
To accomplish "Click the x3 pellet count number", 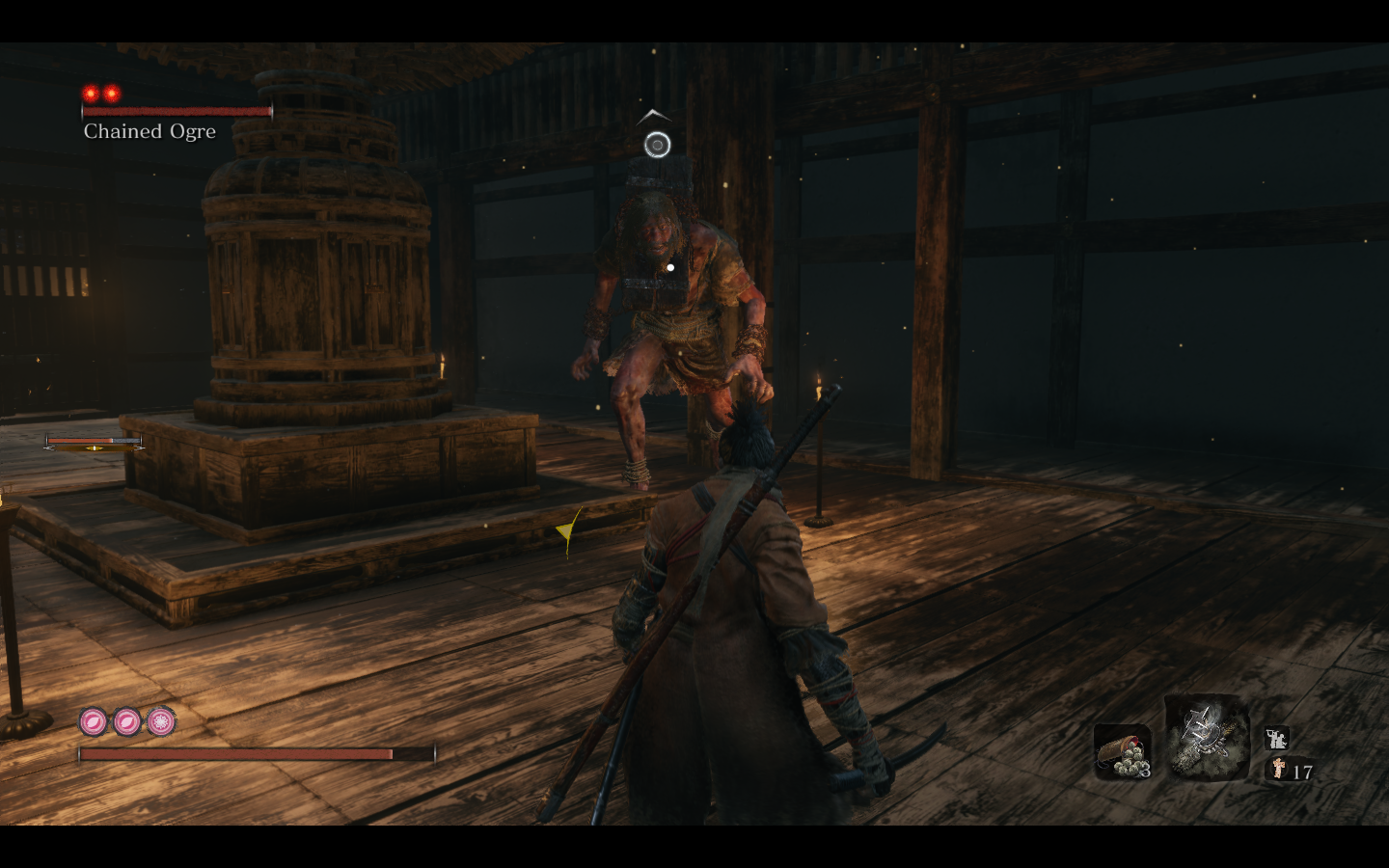I will [x=1144, y=771].
